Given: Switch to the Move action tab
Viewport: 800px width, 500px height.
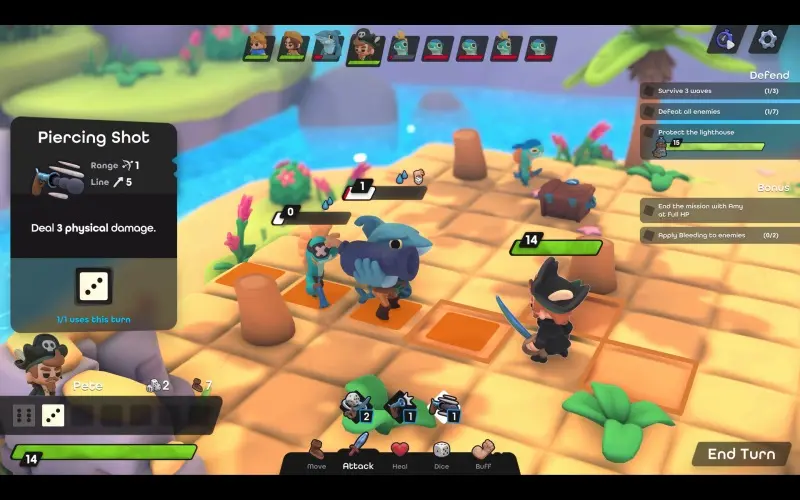Looking at the screenshot, I should coord(316,455).
